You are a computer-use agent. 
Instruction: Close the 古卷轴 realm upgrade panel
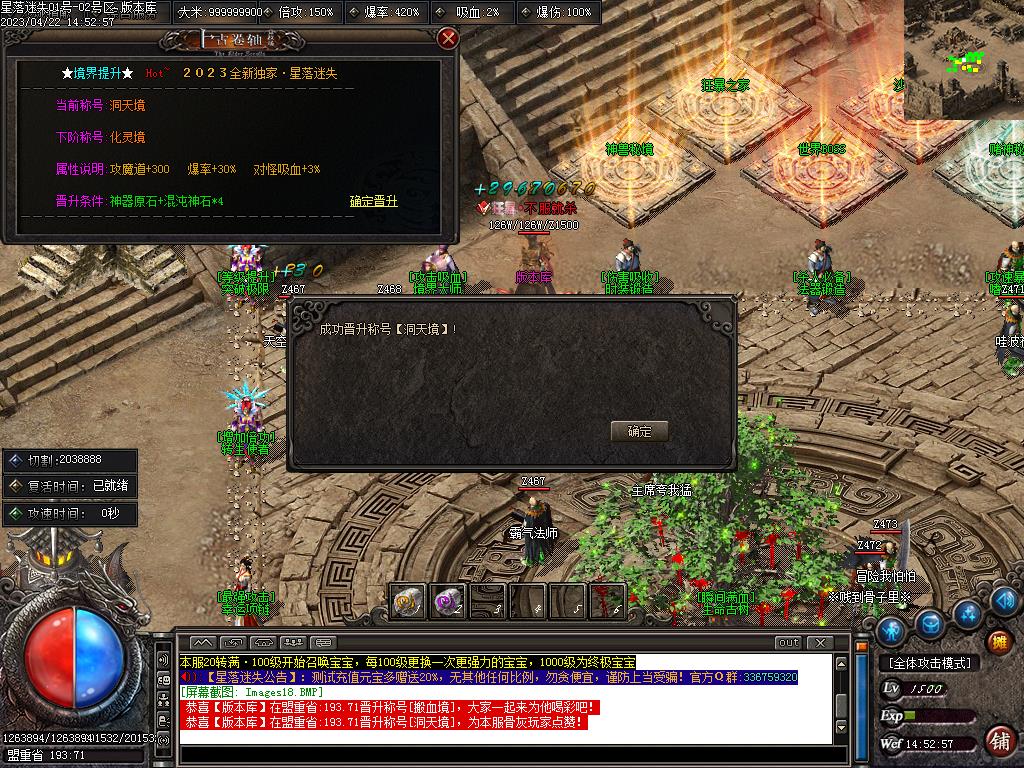(x=448, y=38)
